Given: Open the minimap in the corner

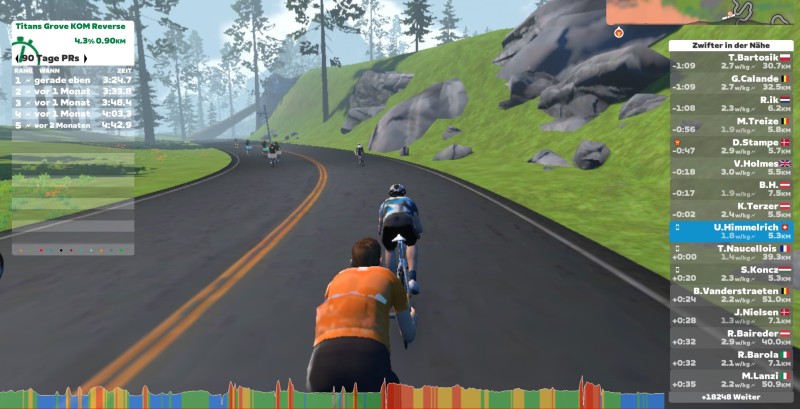Looking at the screenshot, I should 702,12.
